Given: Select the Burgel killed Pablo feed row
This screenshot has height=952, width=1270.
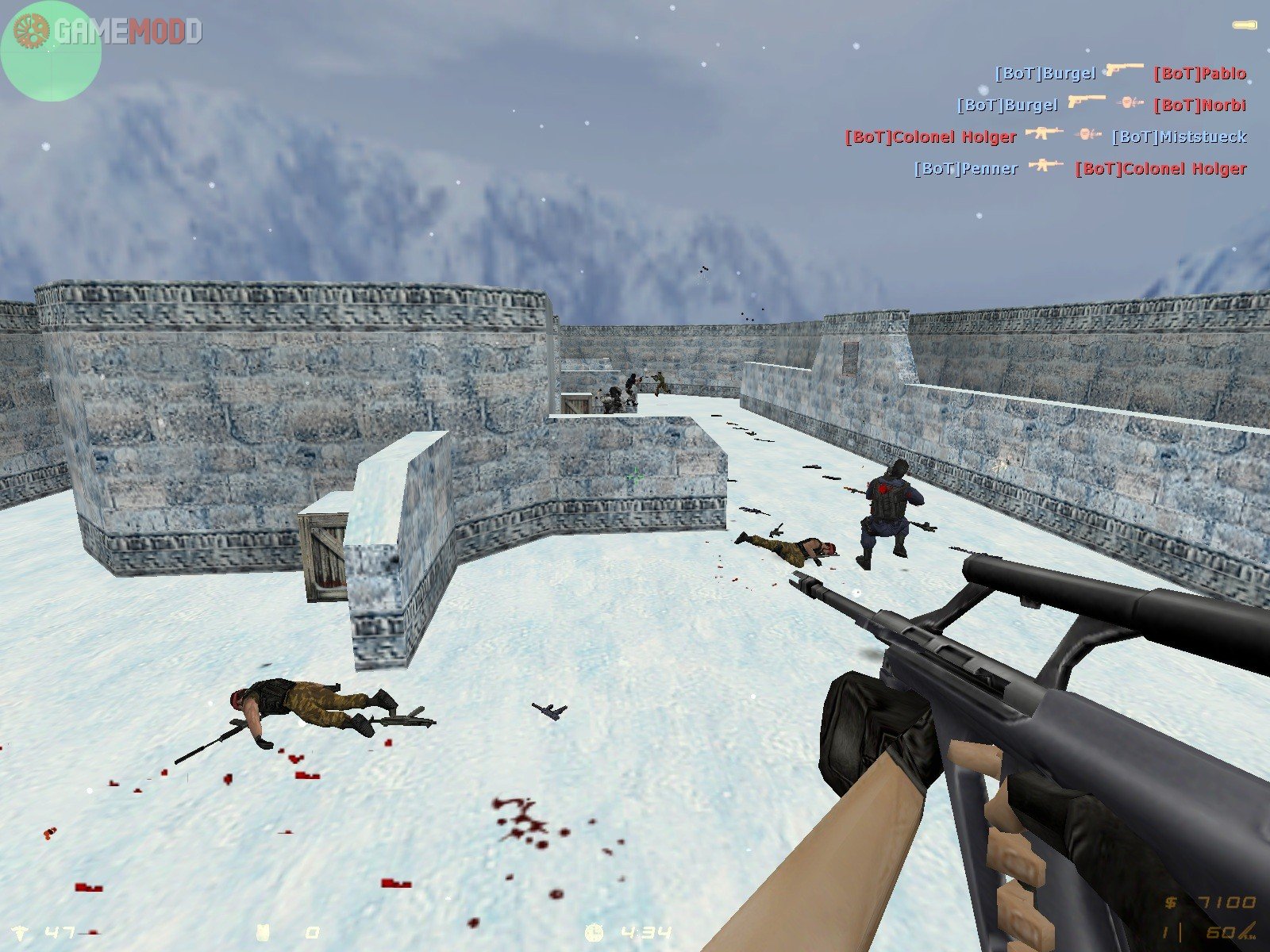Looking at the screenshot, I should click(x=1120, y=74).
